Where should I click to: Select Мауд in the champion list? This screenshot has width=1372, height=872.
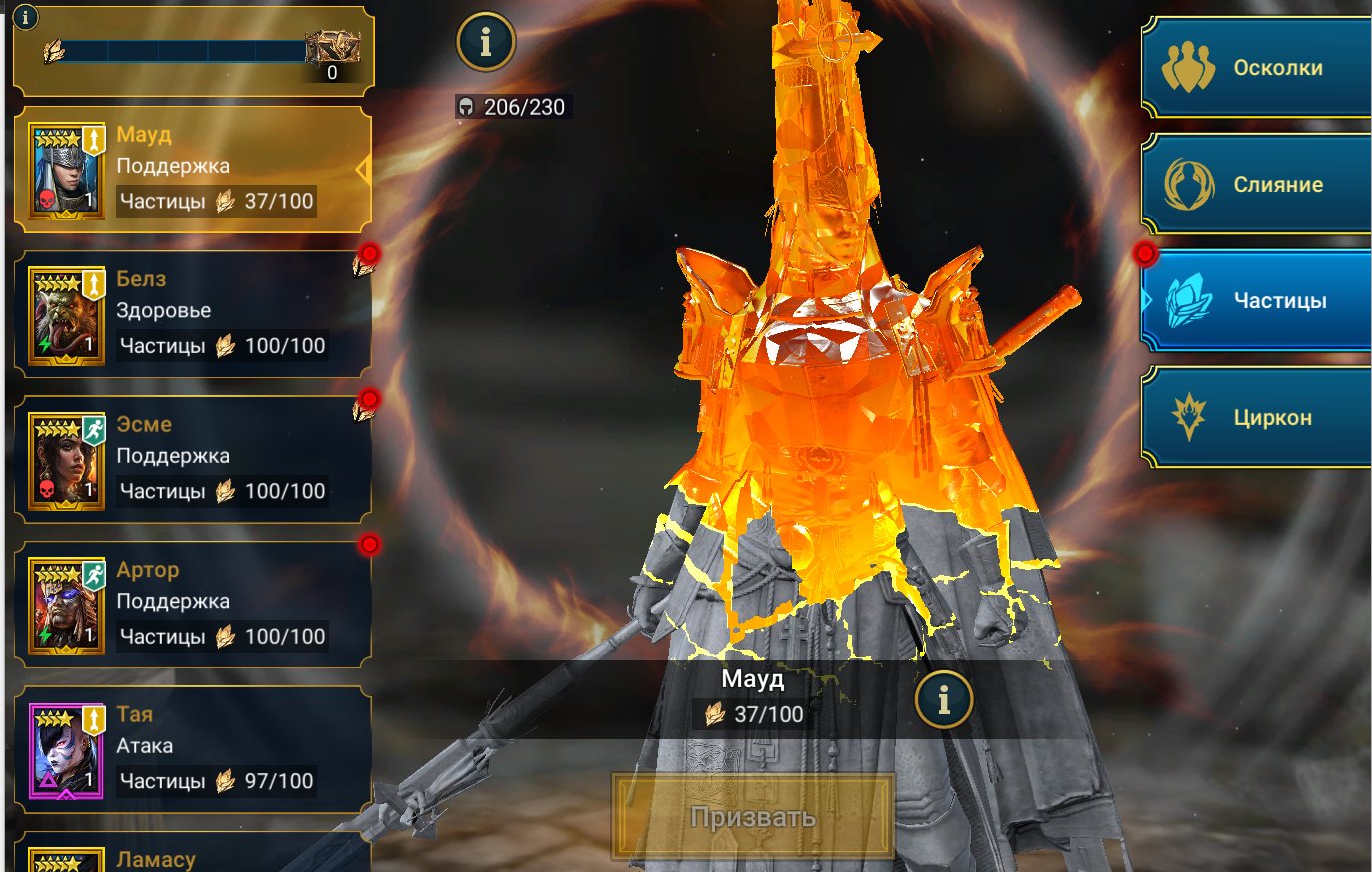click(x=193, y=170)
